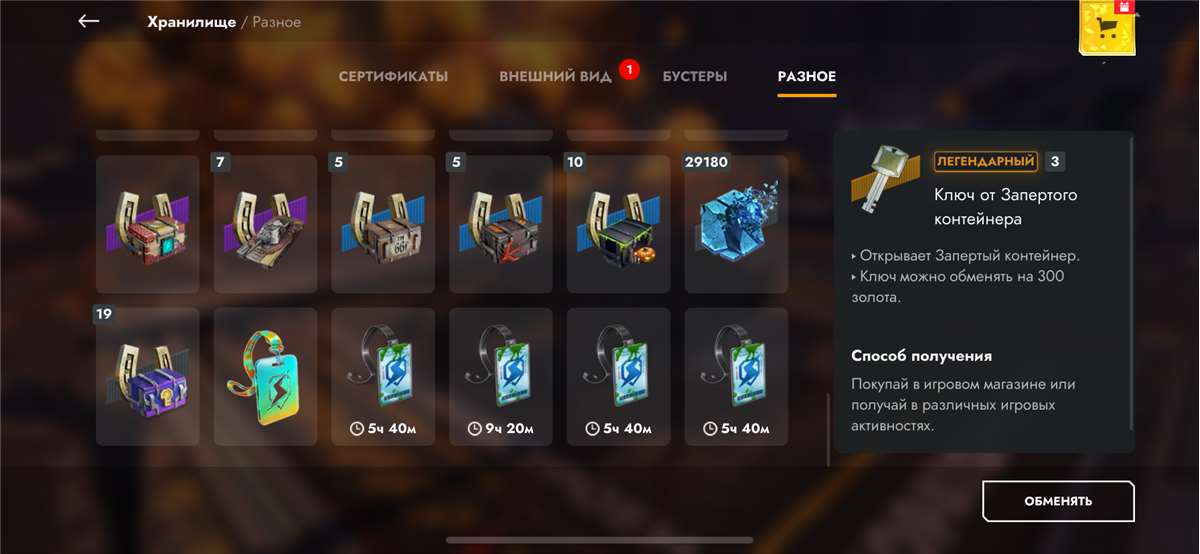Screen dimensions: 1200x554
Task: Open the shop cart icon
Action: pos(1107,28)
